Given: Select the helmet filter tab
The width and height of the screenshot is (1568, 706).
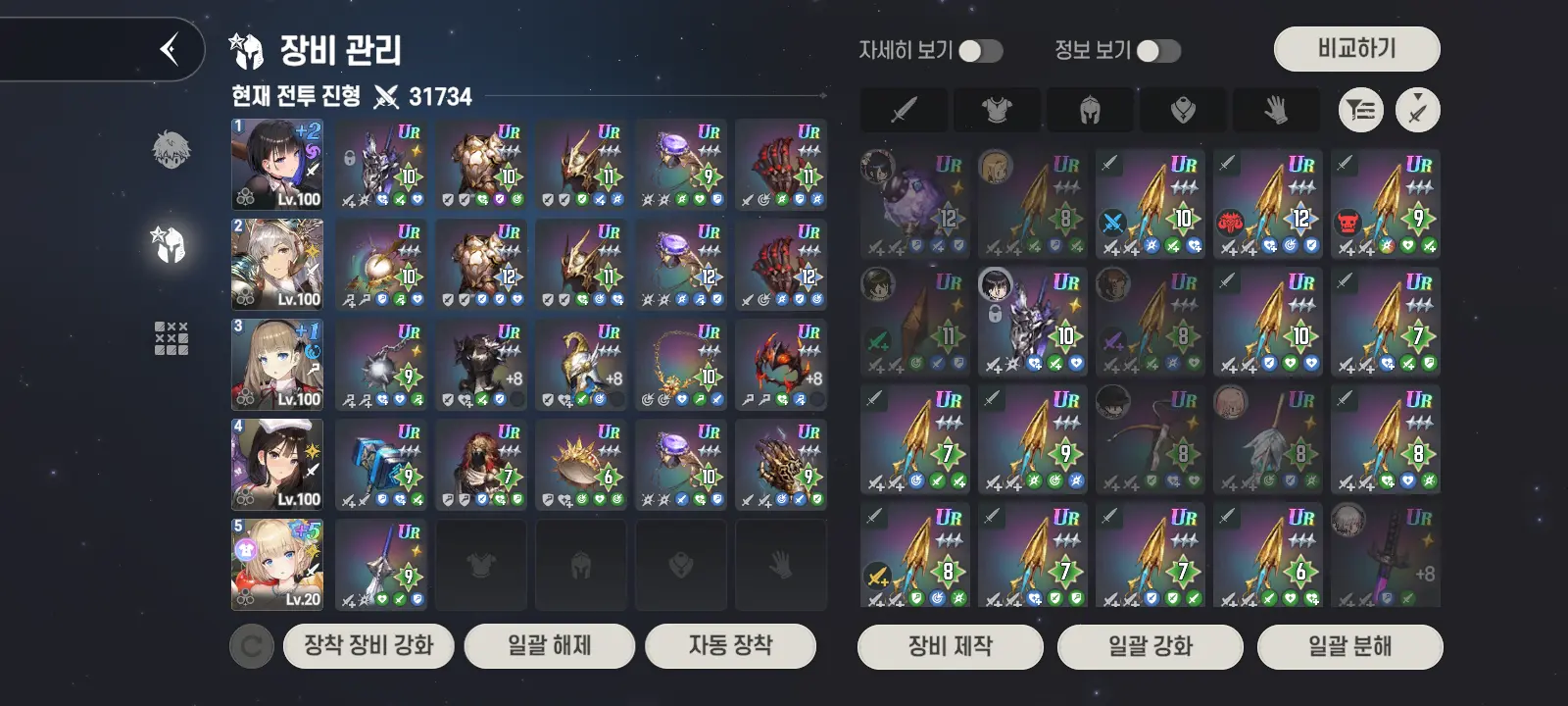Looking at the screenshot, I should [x=1090, y=110].
